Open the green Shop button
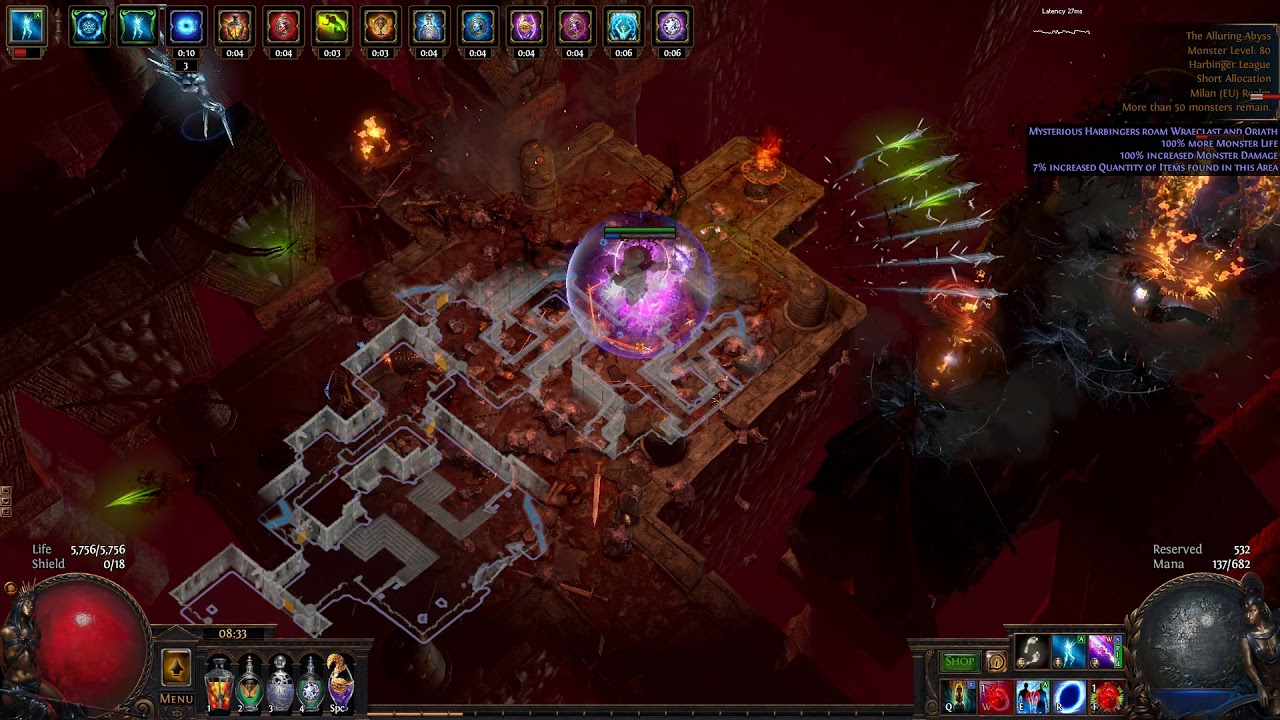Viewport: 1280px width, 720px height. [x=959, y=662]
